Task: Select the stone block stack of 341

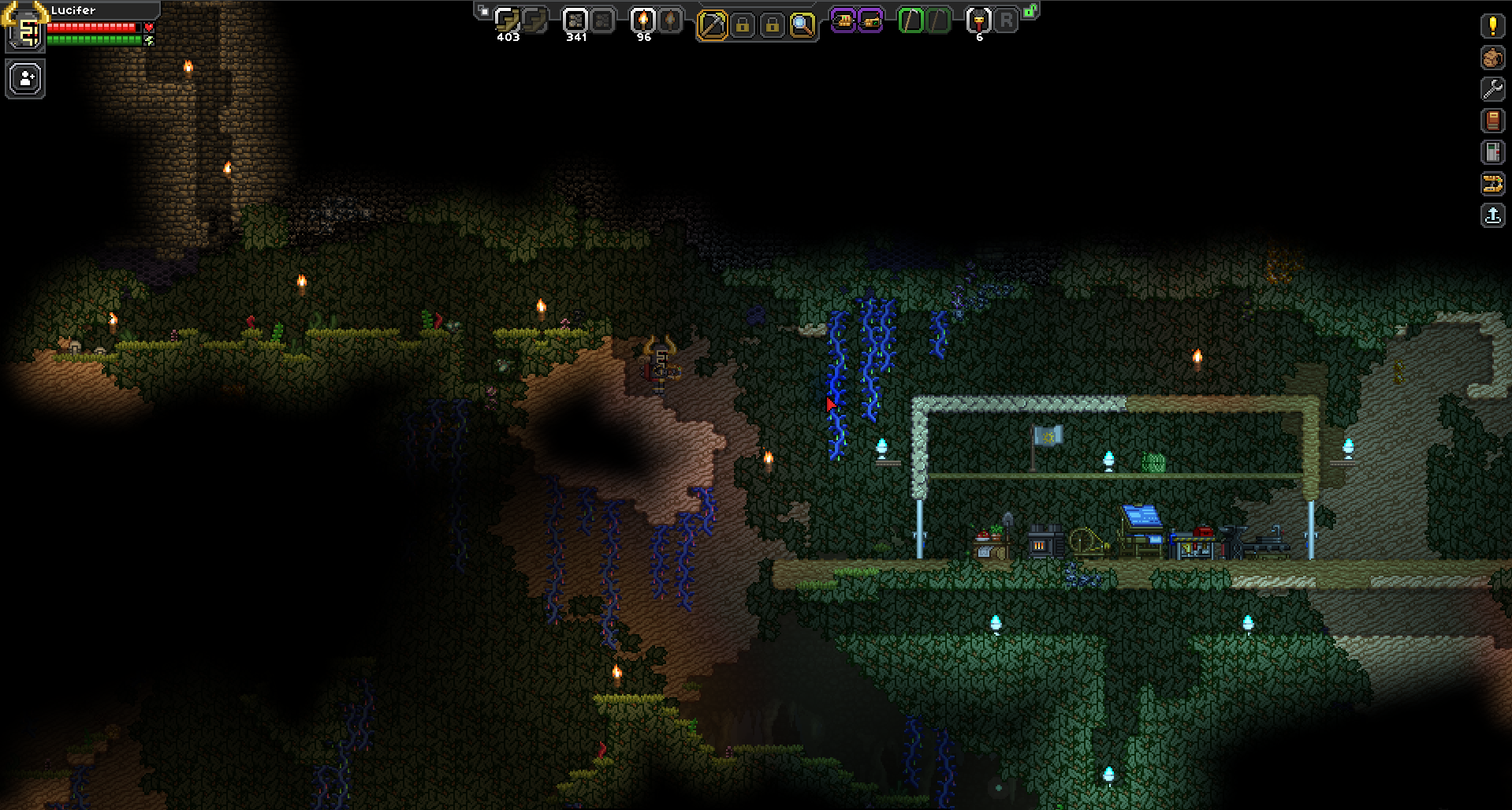Action: tap(575, 21)
